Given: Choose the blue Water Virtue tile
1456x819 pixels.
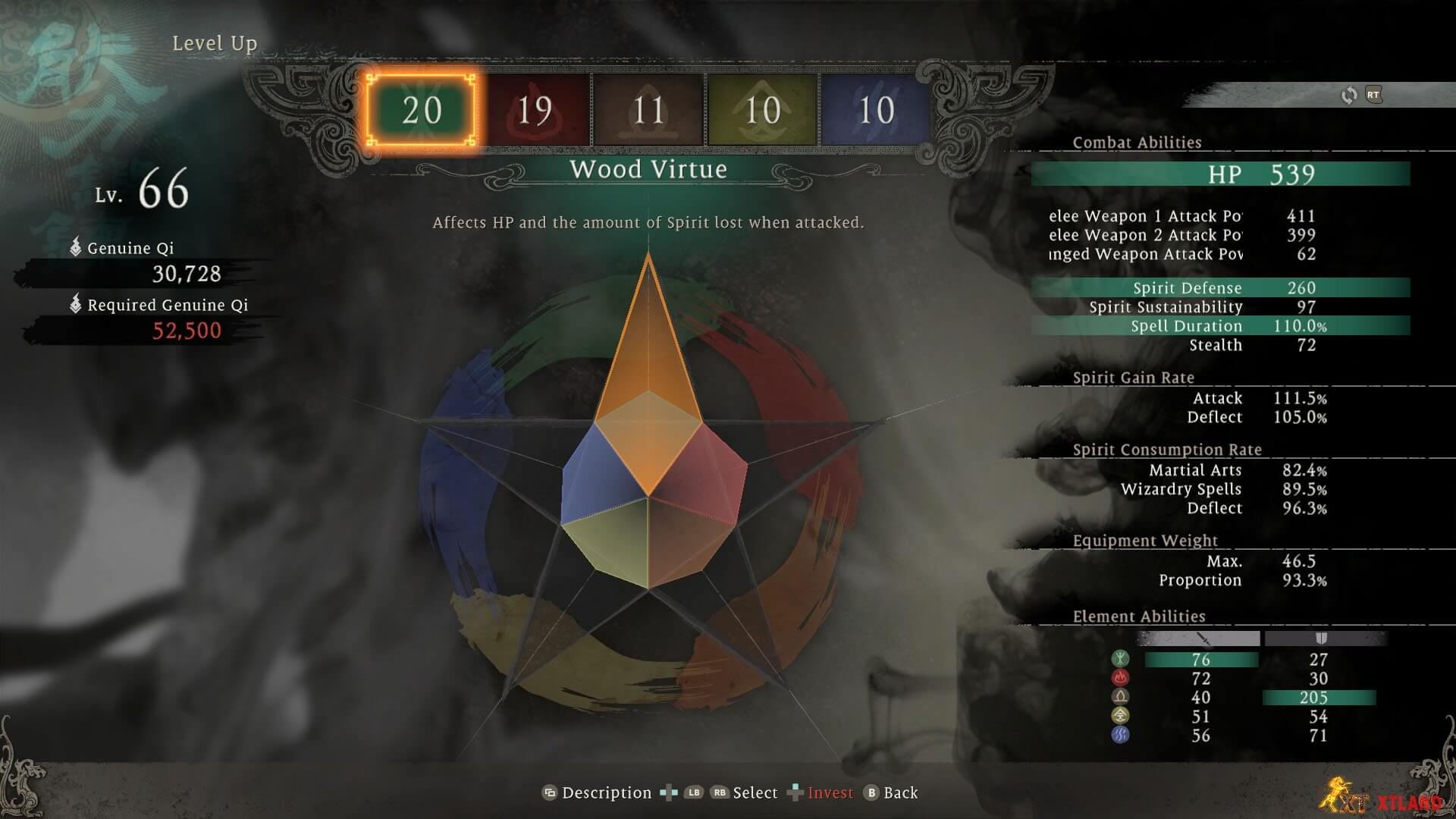Looking at the screenshot, I should (x=876, y=111).
